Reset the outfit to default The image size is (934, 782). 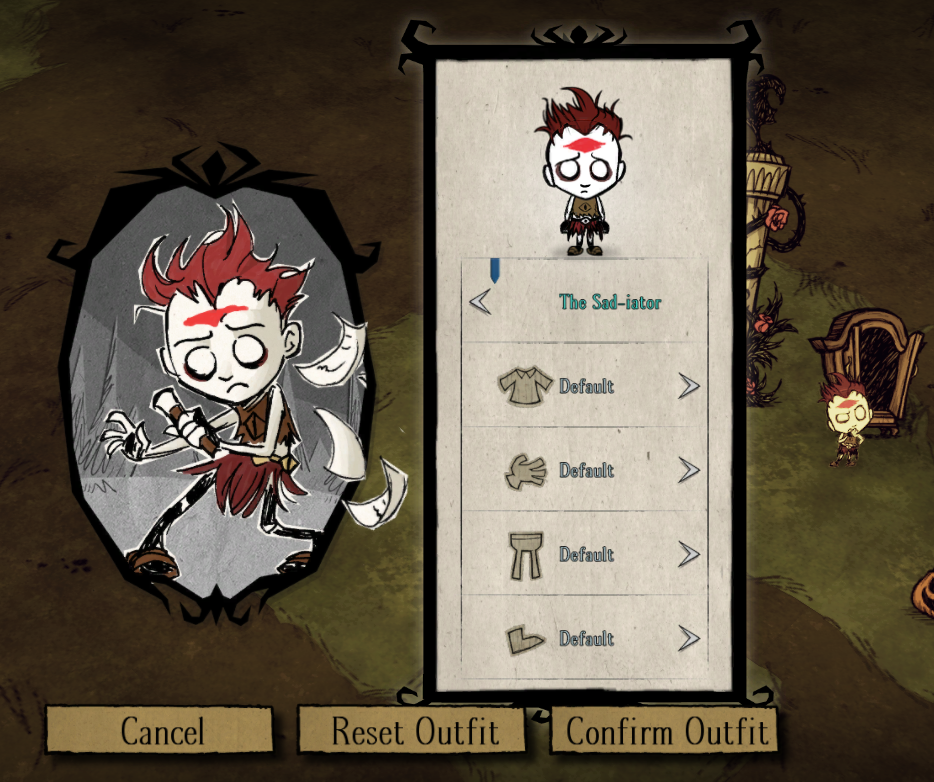pyautogui.click(x=414, y=731)
